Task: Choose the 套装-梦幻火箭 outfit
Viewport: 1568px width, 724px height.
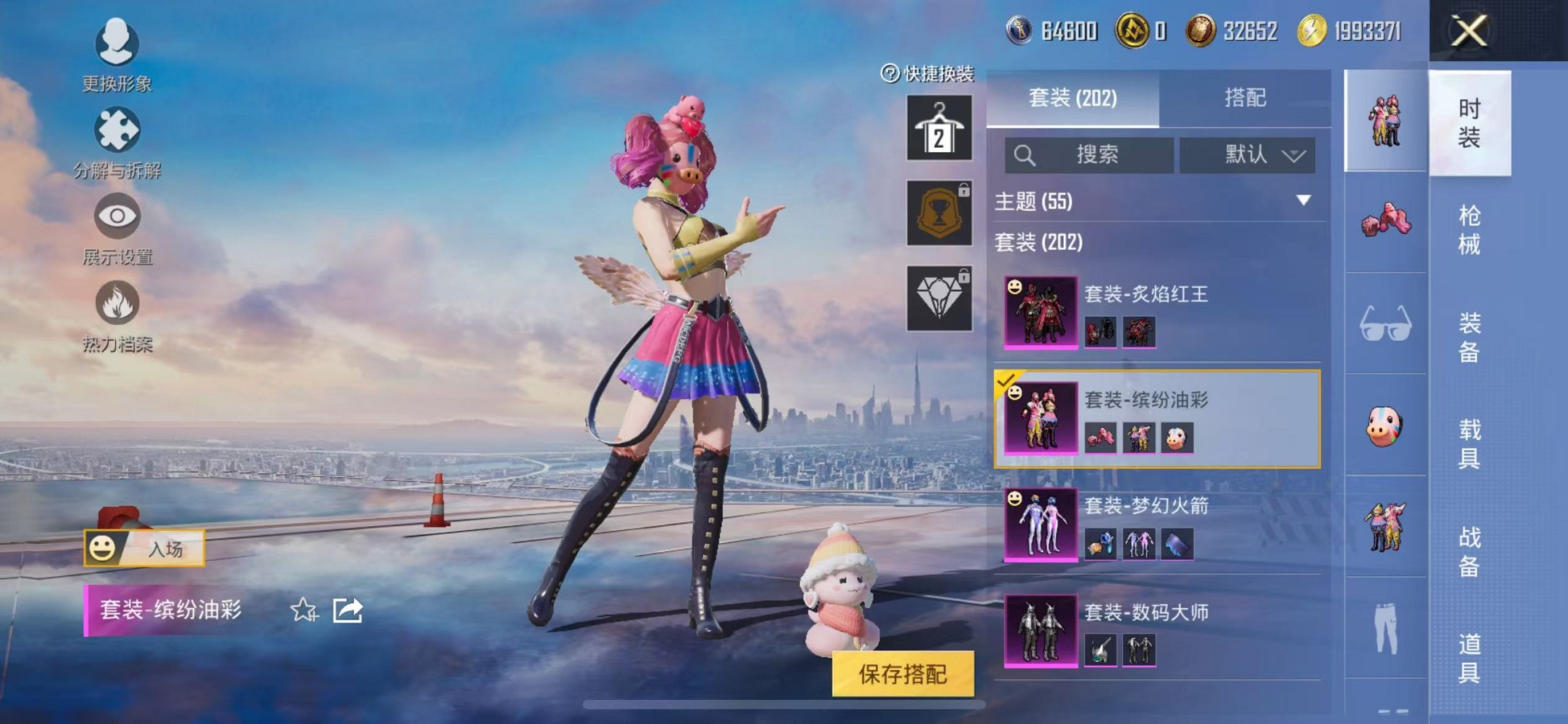Action: (1157, 524)
